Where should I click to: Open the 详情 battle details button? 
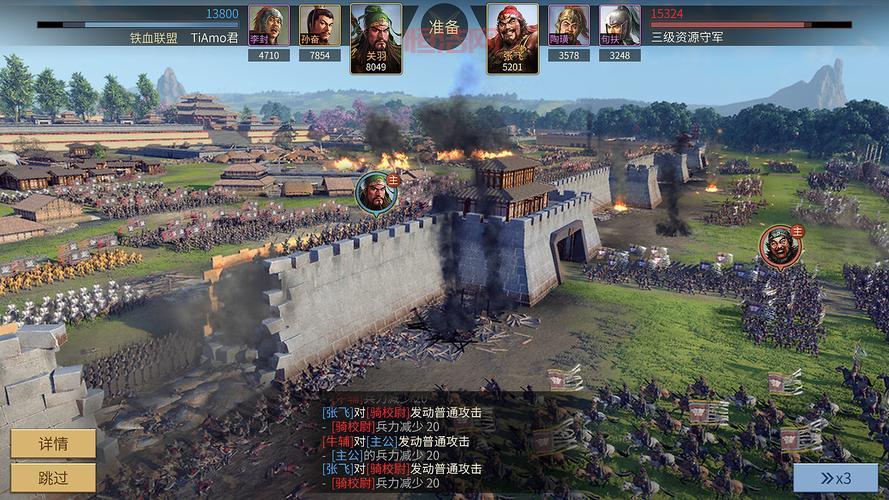pyautogui.click(x=53, y=443)
